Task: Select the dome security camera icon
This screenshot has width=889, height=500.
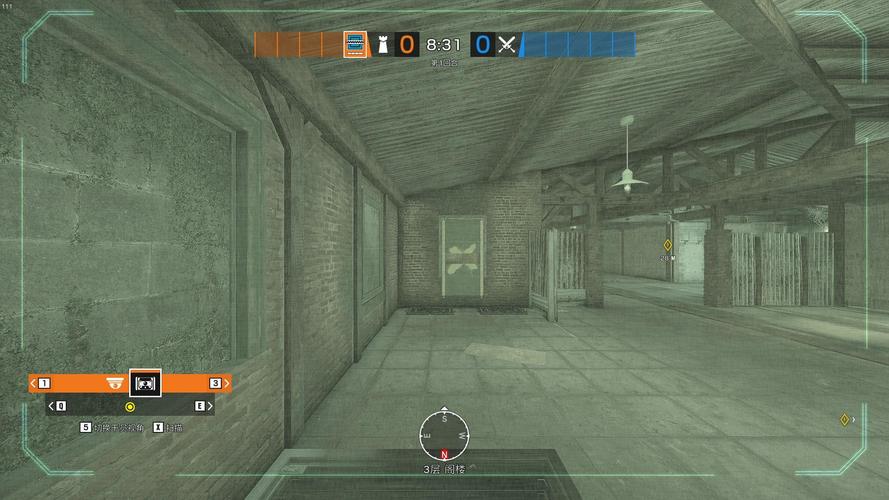Action: (x=115, y=383)
